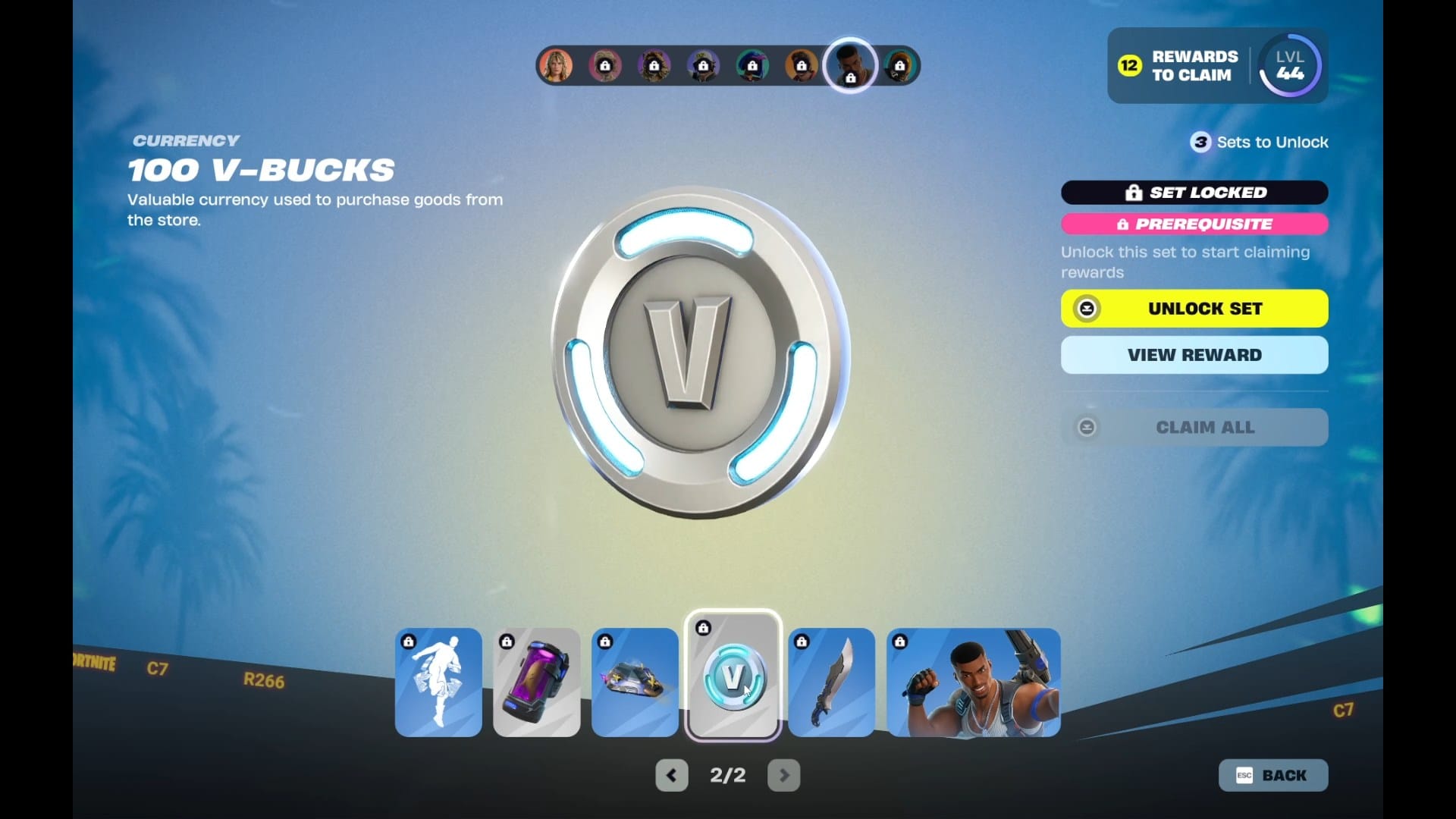Select the glider vehicle reward tile
The image size is (1456, 819).
point(635,682)
